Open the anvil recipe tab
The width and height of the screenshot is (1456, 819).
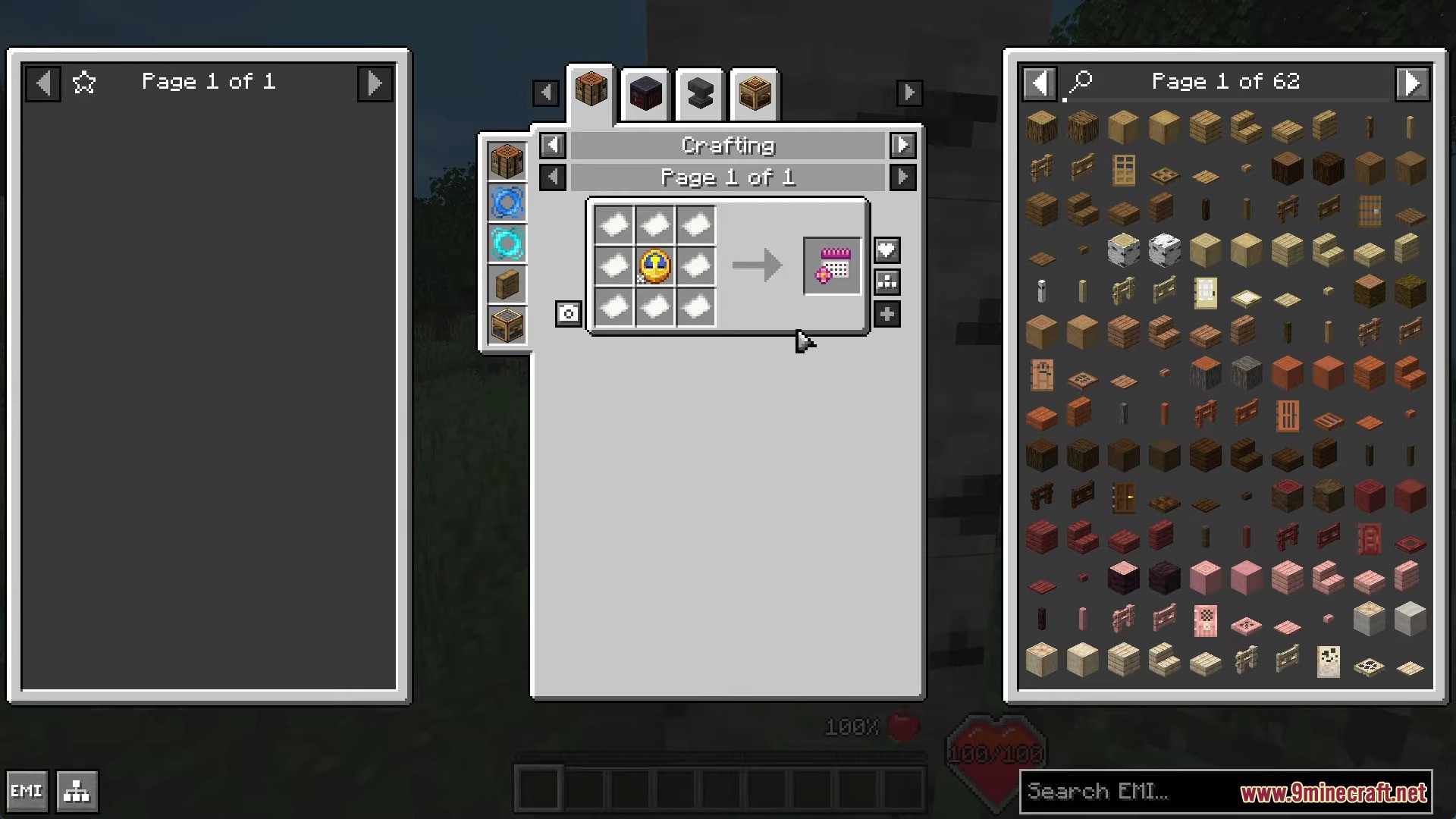click(700, 95)
